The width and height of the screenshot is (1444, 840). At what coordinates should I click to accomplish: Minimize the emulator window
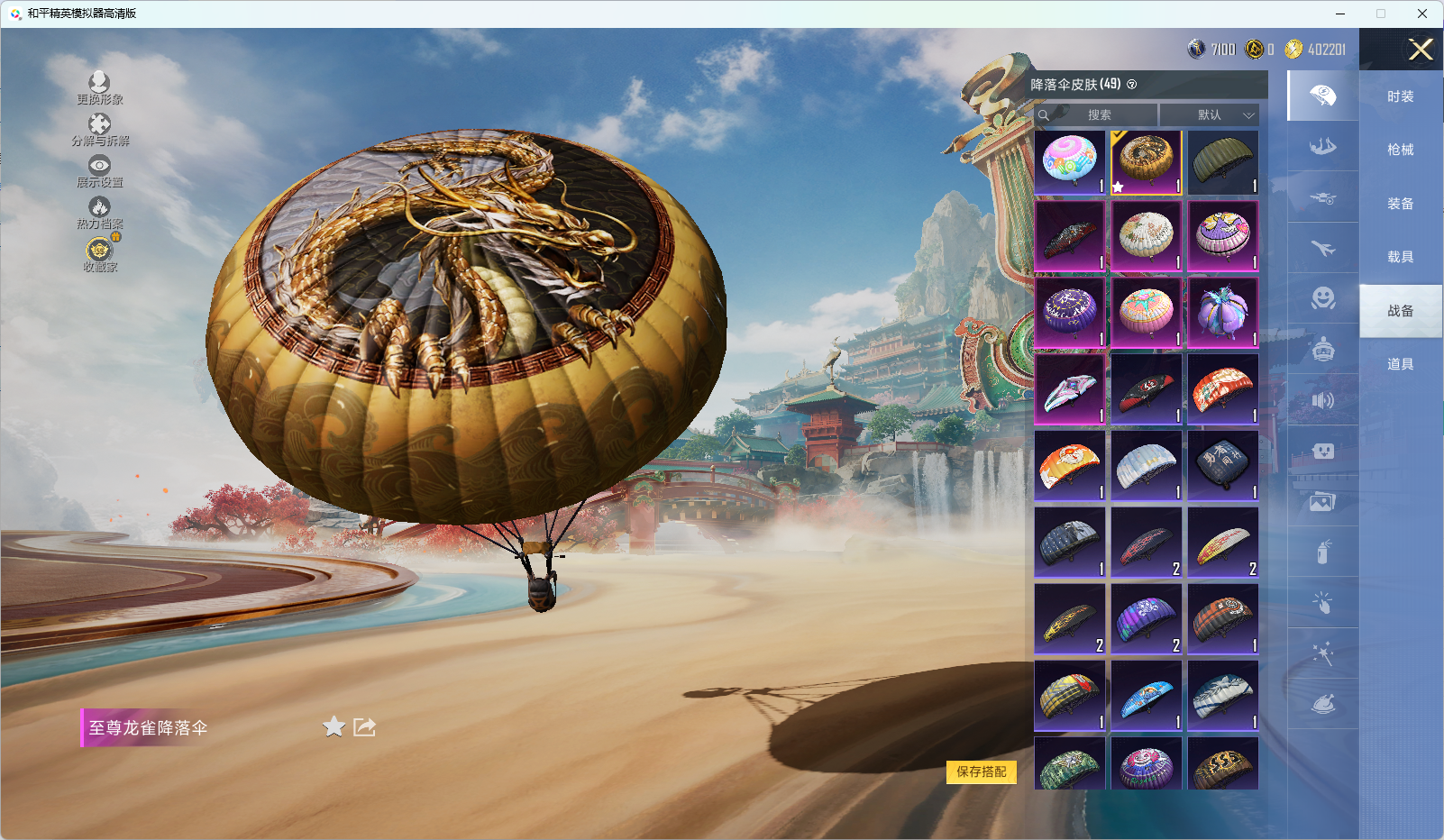pyautogui.click(x=1340, y=14)
